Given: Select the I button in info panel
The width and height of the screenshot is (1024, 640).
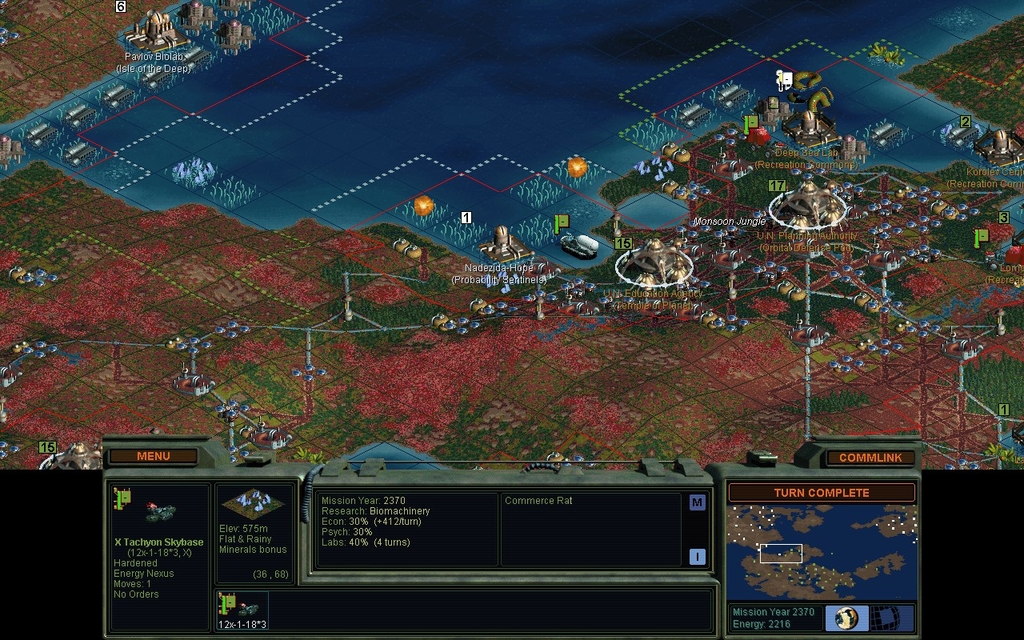Looking at the screenshot, I should point(697,557).
